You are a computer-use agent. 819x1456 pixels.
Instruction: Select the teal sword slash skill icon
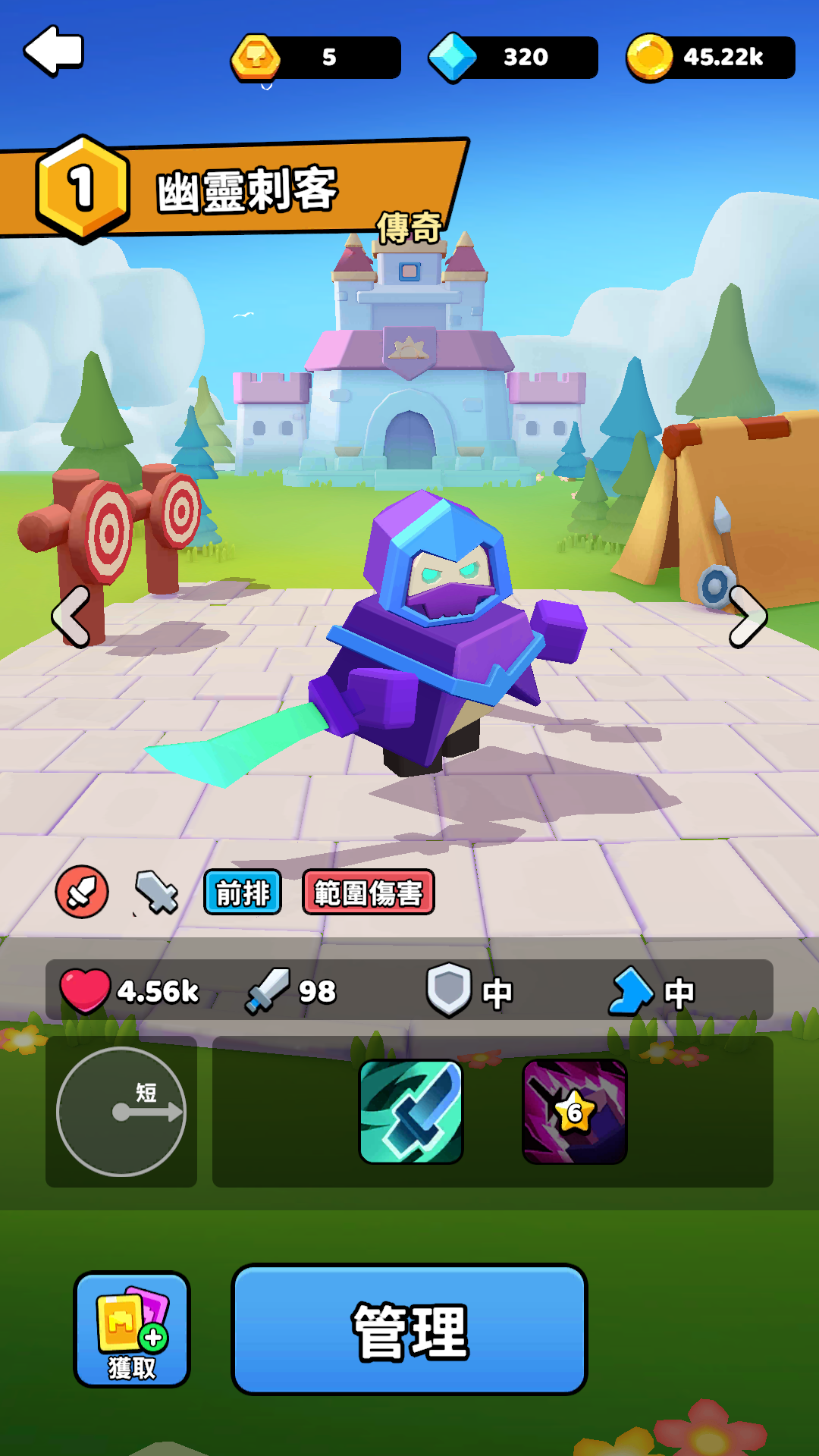(411, 1112)
